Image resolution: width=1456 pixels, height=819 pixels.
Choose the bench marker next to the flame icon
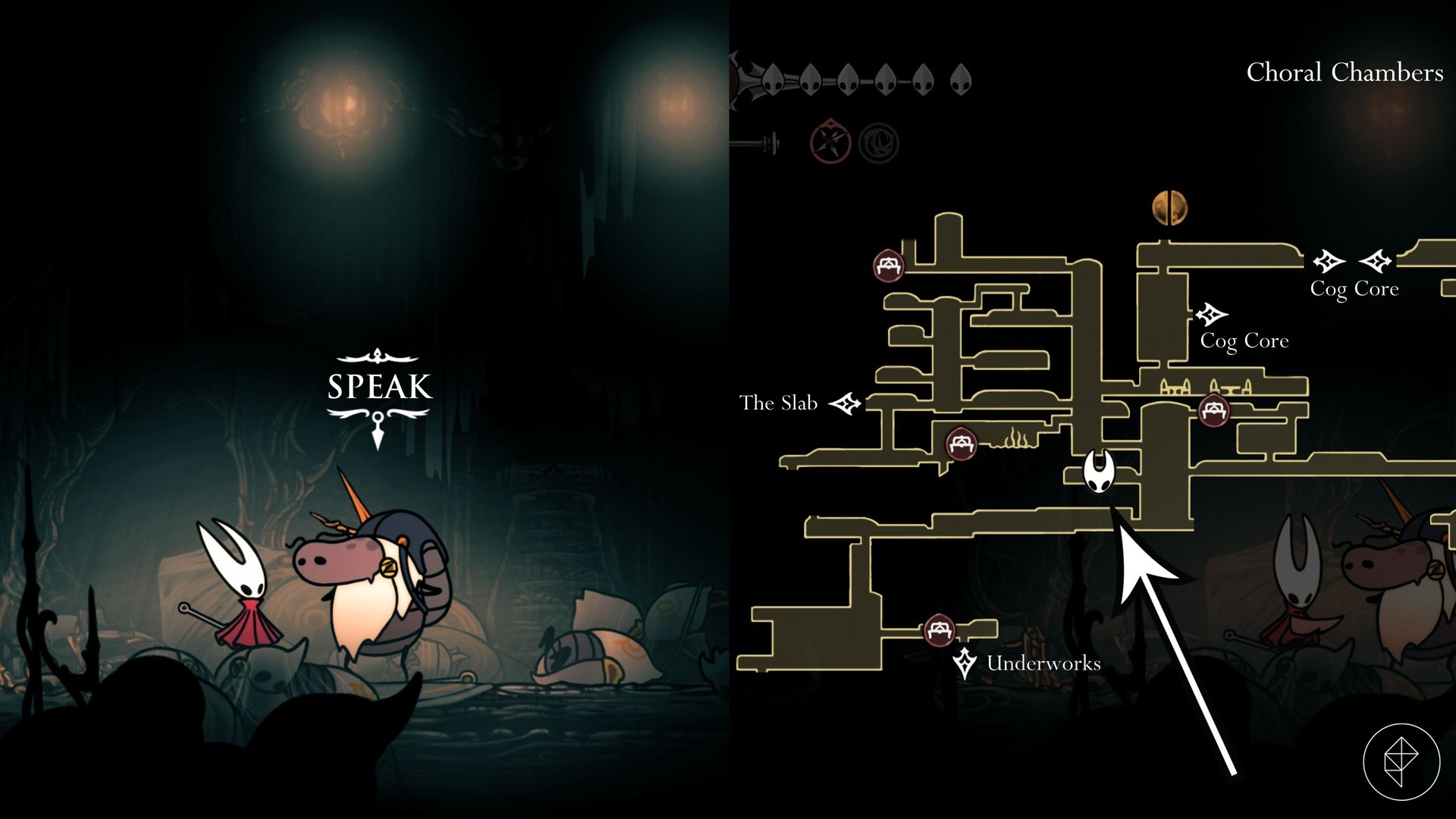tap(962, 443)
